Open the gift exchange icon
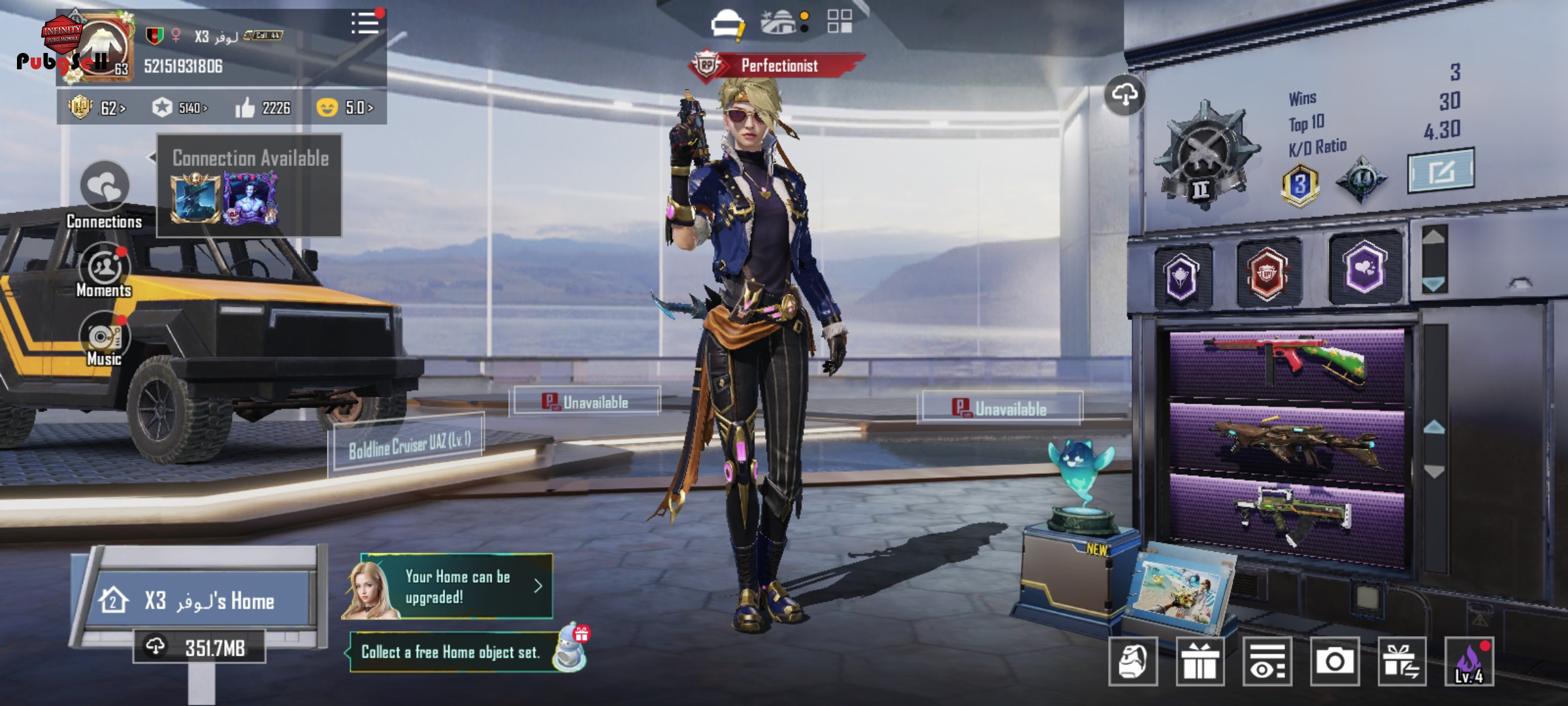Screen dimensions: 1568x706 point(1401,662)
